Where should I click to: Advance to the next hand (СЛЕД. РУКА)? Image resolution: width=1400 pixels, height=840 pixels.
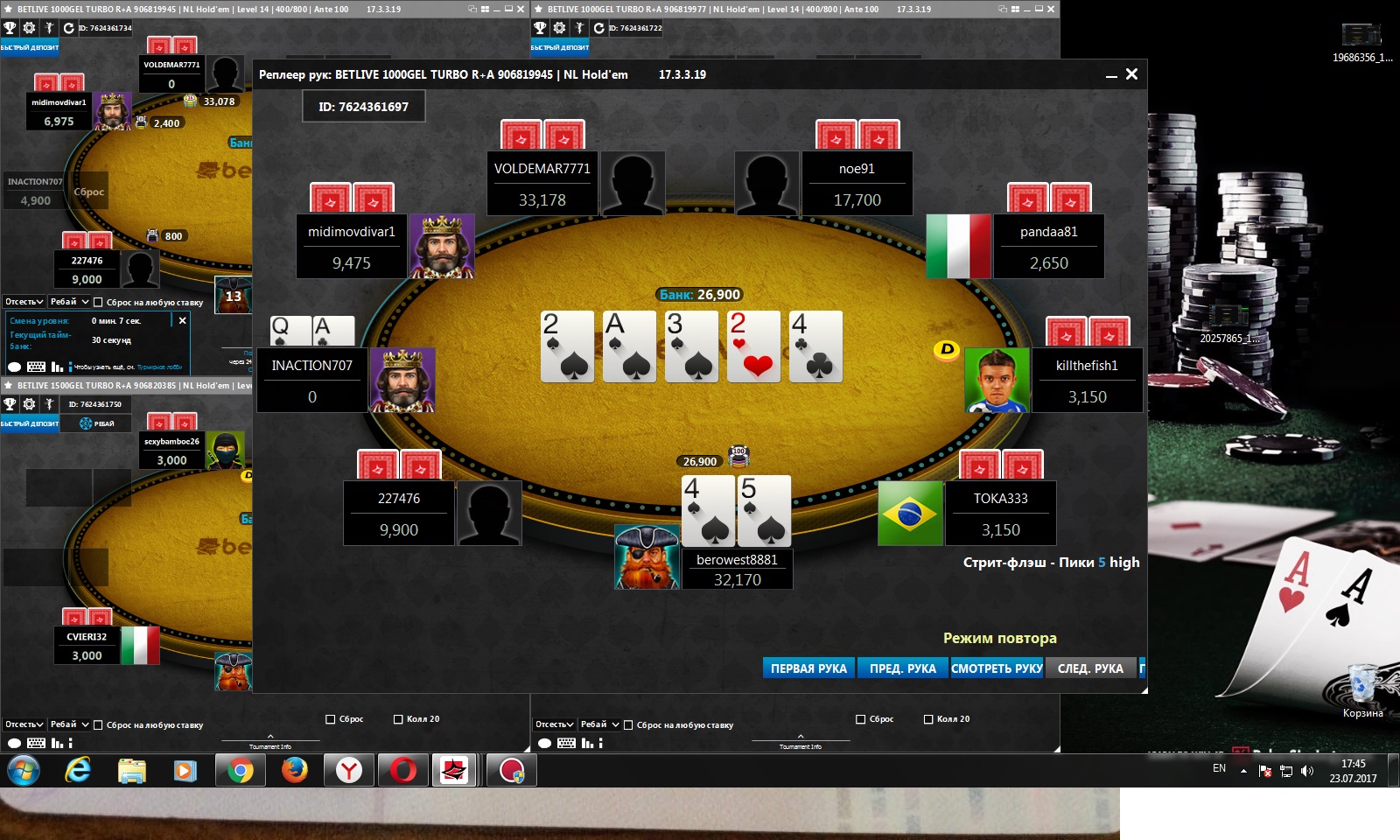coord(1090,668)
